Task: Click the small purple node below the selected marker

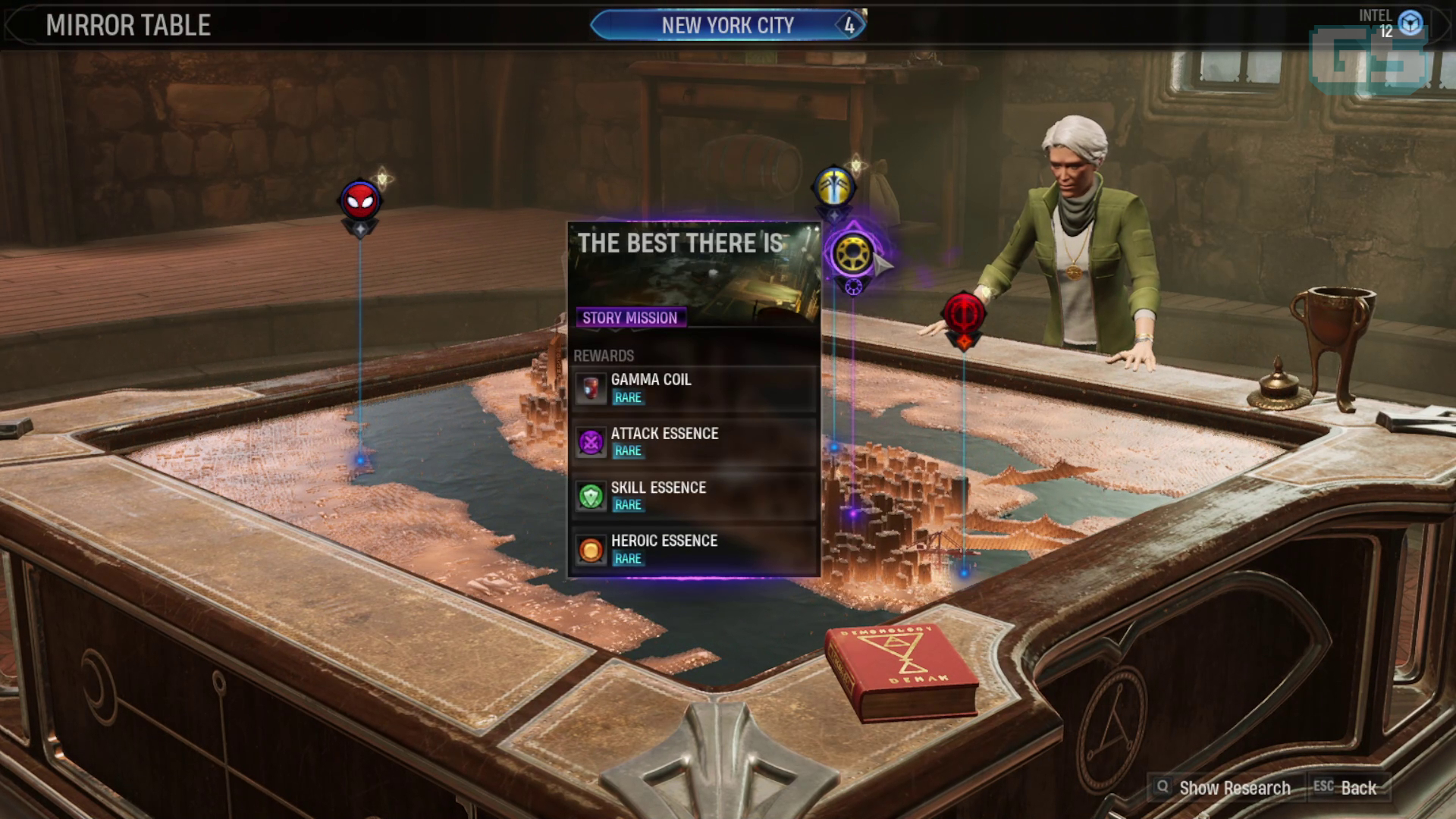Action: click(854, 288)
